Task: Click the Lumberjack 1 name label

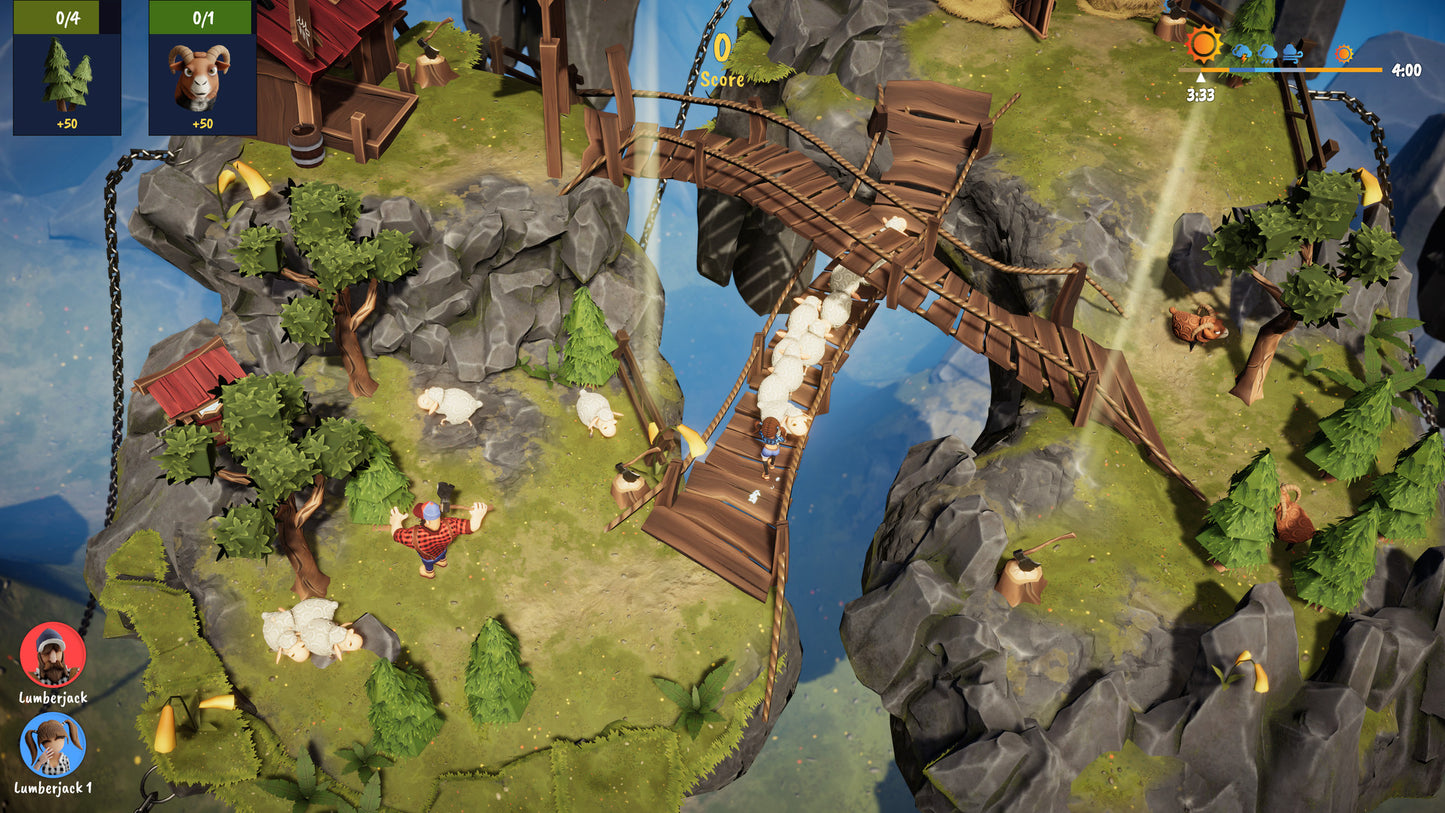Action: click(52, 790)
